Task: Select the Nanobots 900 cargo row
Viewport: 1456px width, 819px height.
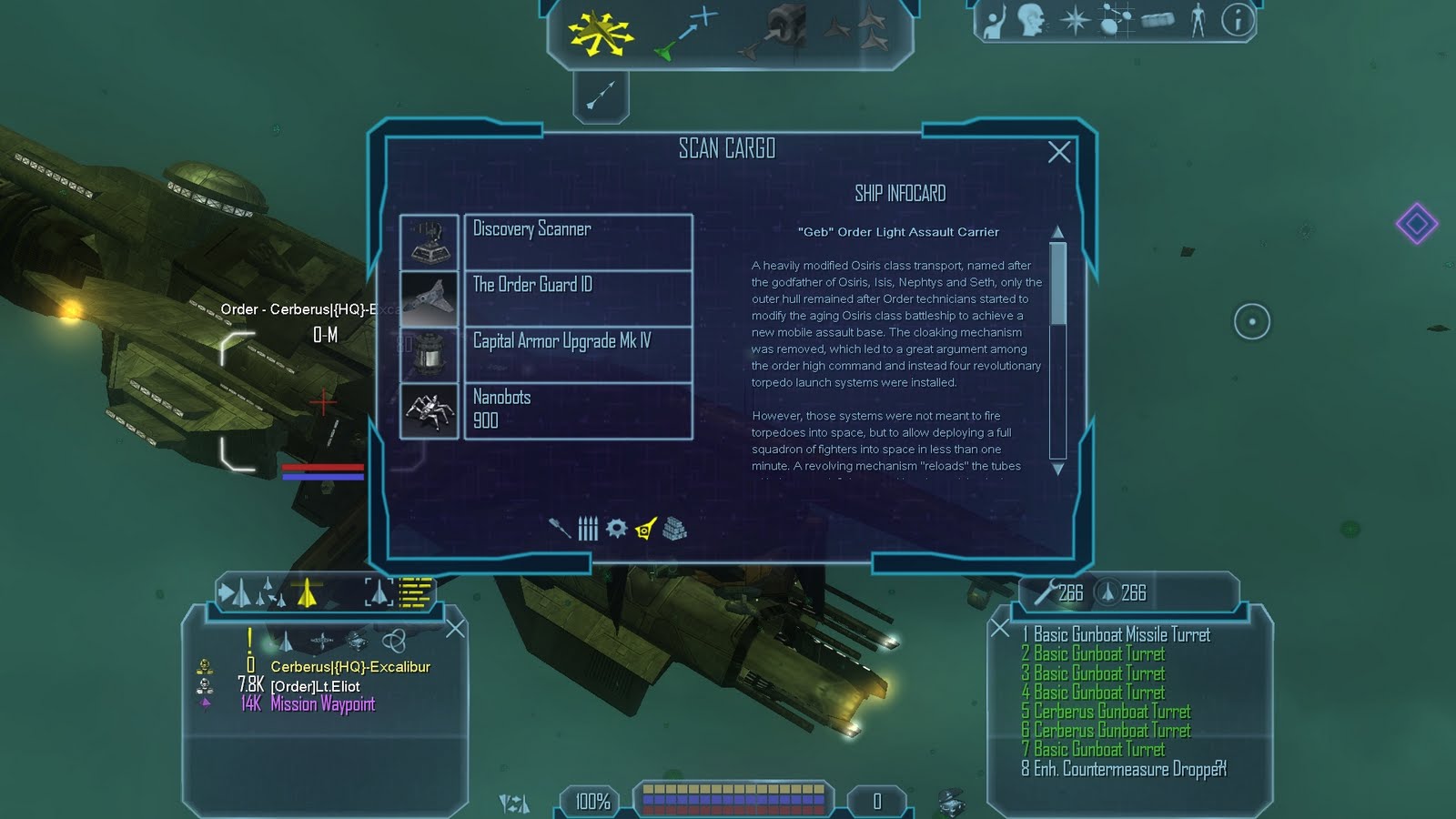Action: [x=578, y=410]
